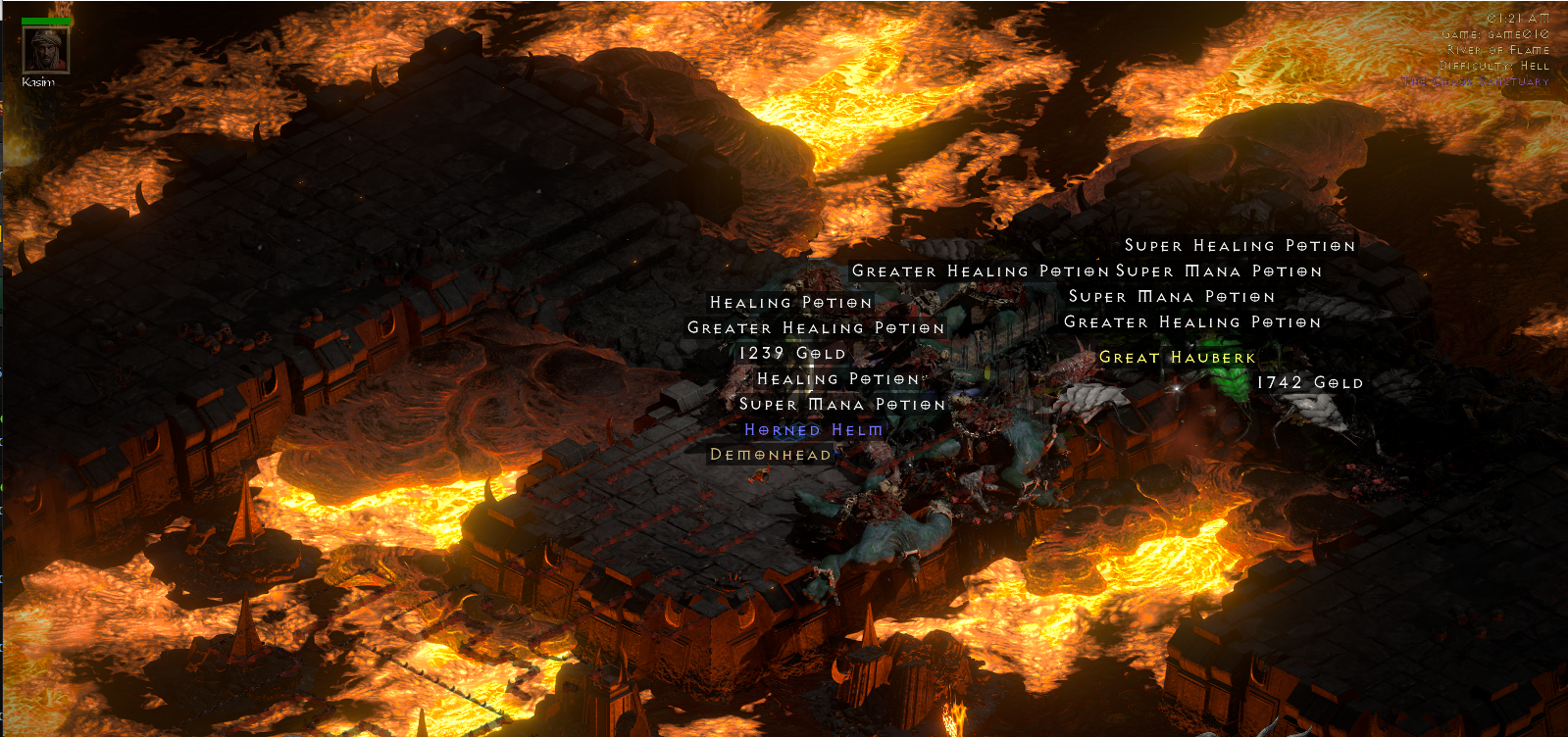Collect the 1742 Gold pile

coord(1308,384)
